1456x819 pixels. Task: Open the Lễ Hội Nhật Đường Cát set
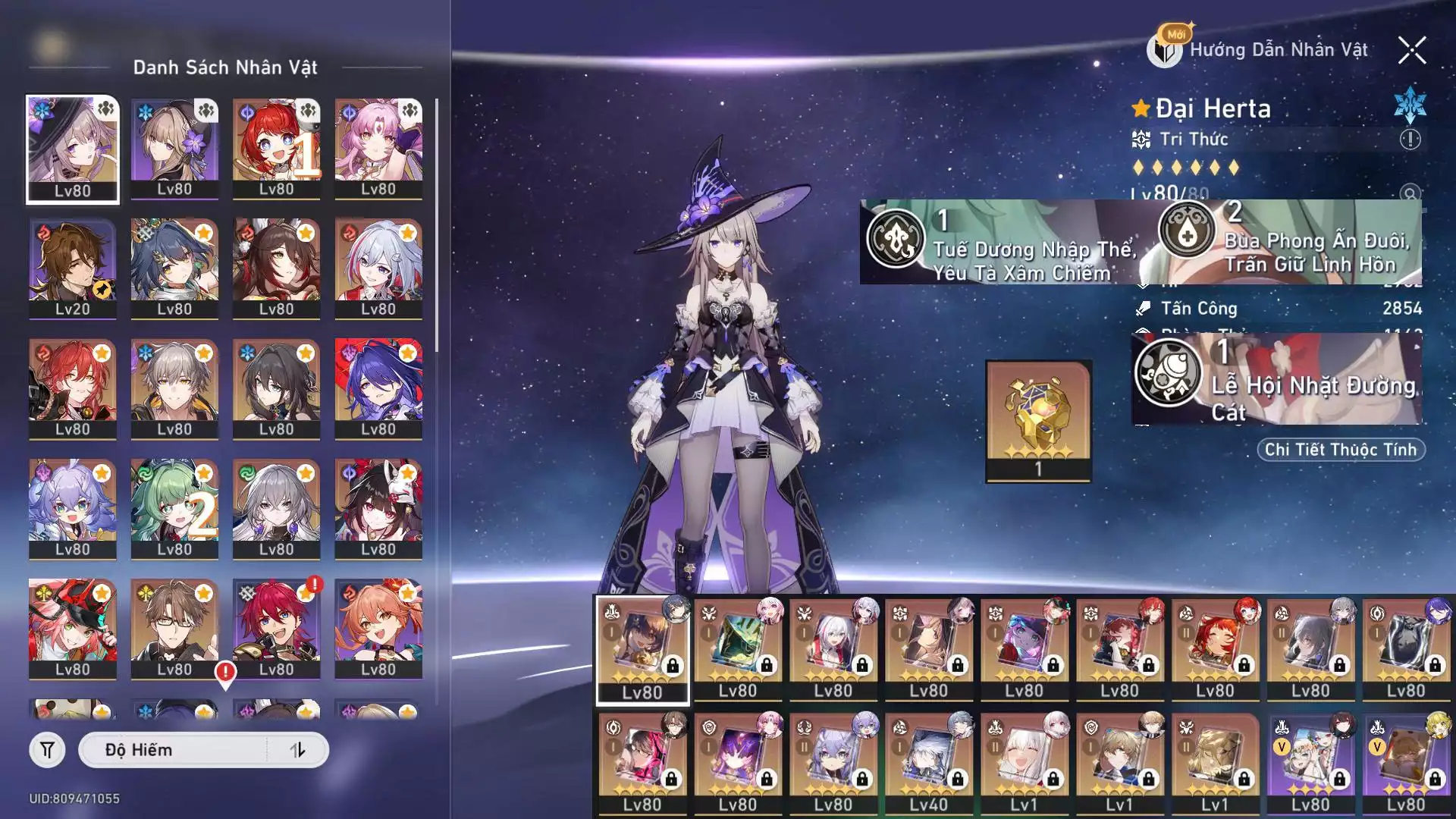(1277, 379)
